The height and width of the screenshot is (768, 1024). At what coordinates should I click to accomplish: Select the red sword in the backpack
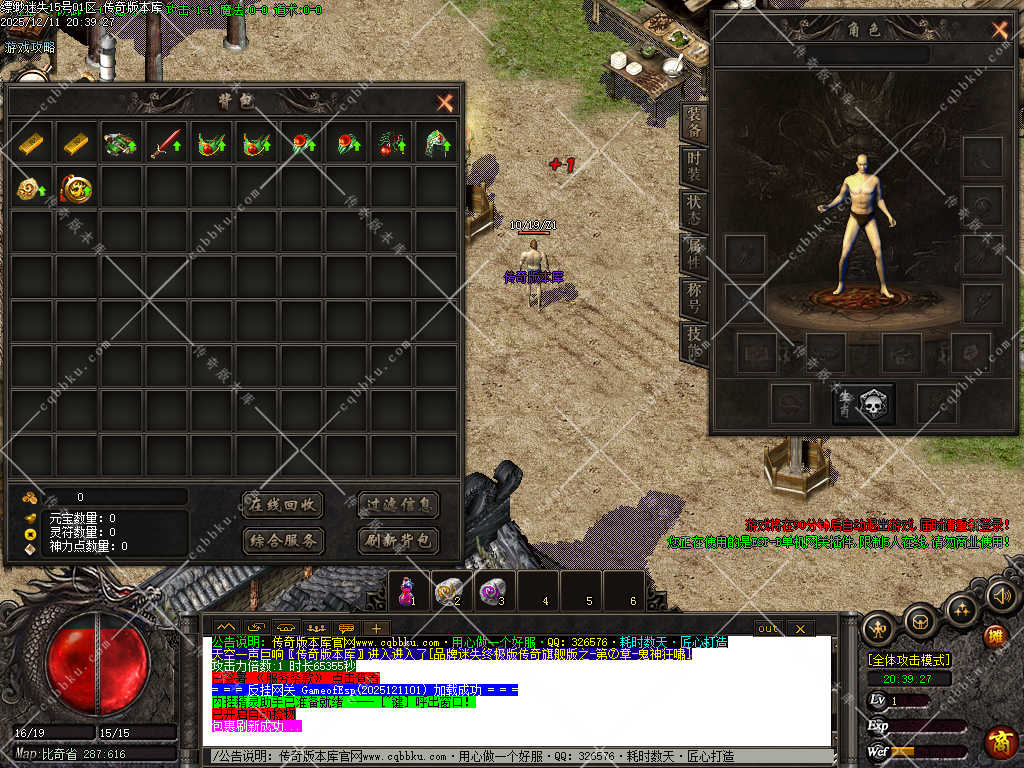pos(166,143)
